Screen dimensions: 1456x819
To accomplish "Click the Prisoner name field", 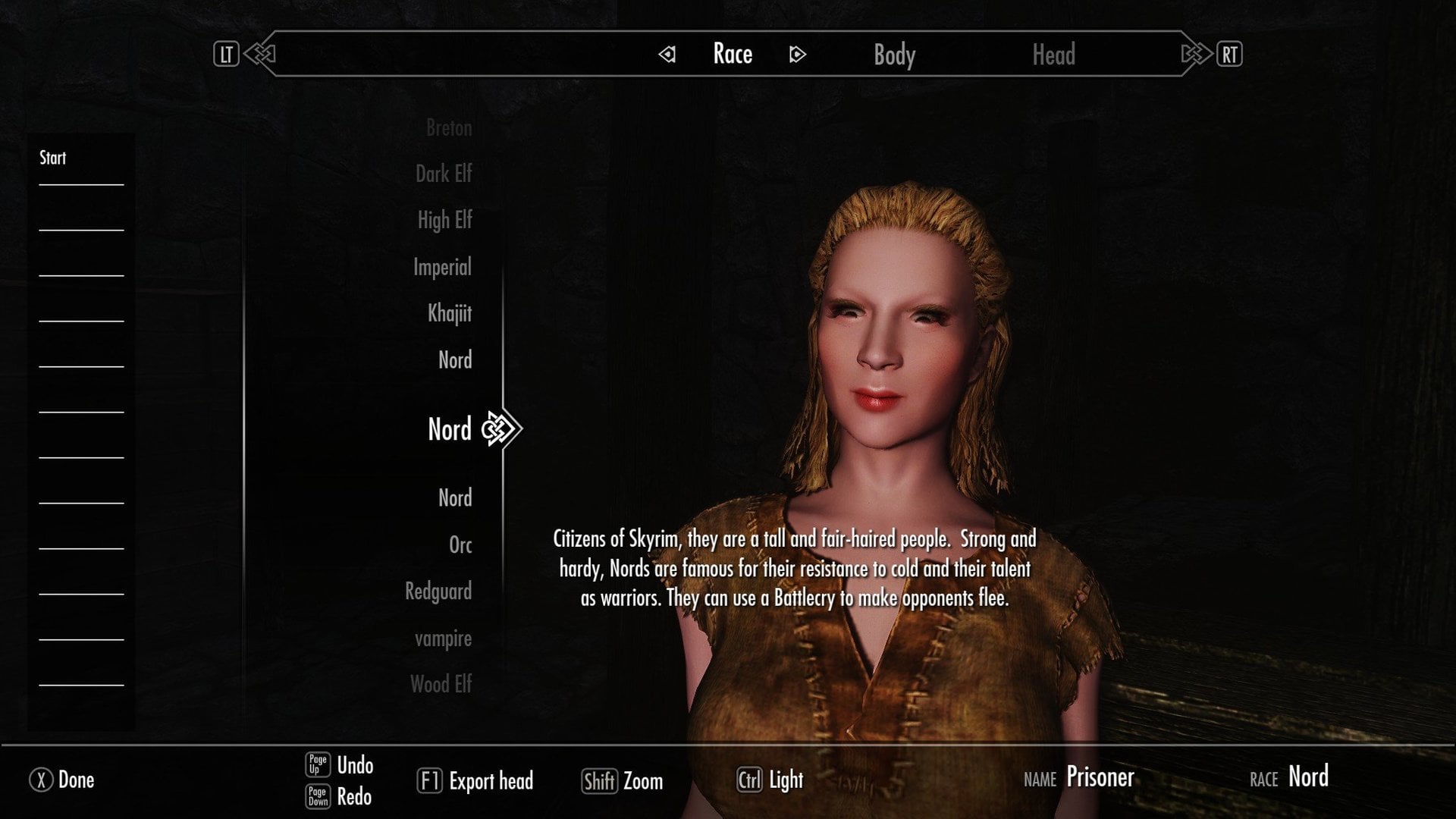I will 1100,777.
